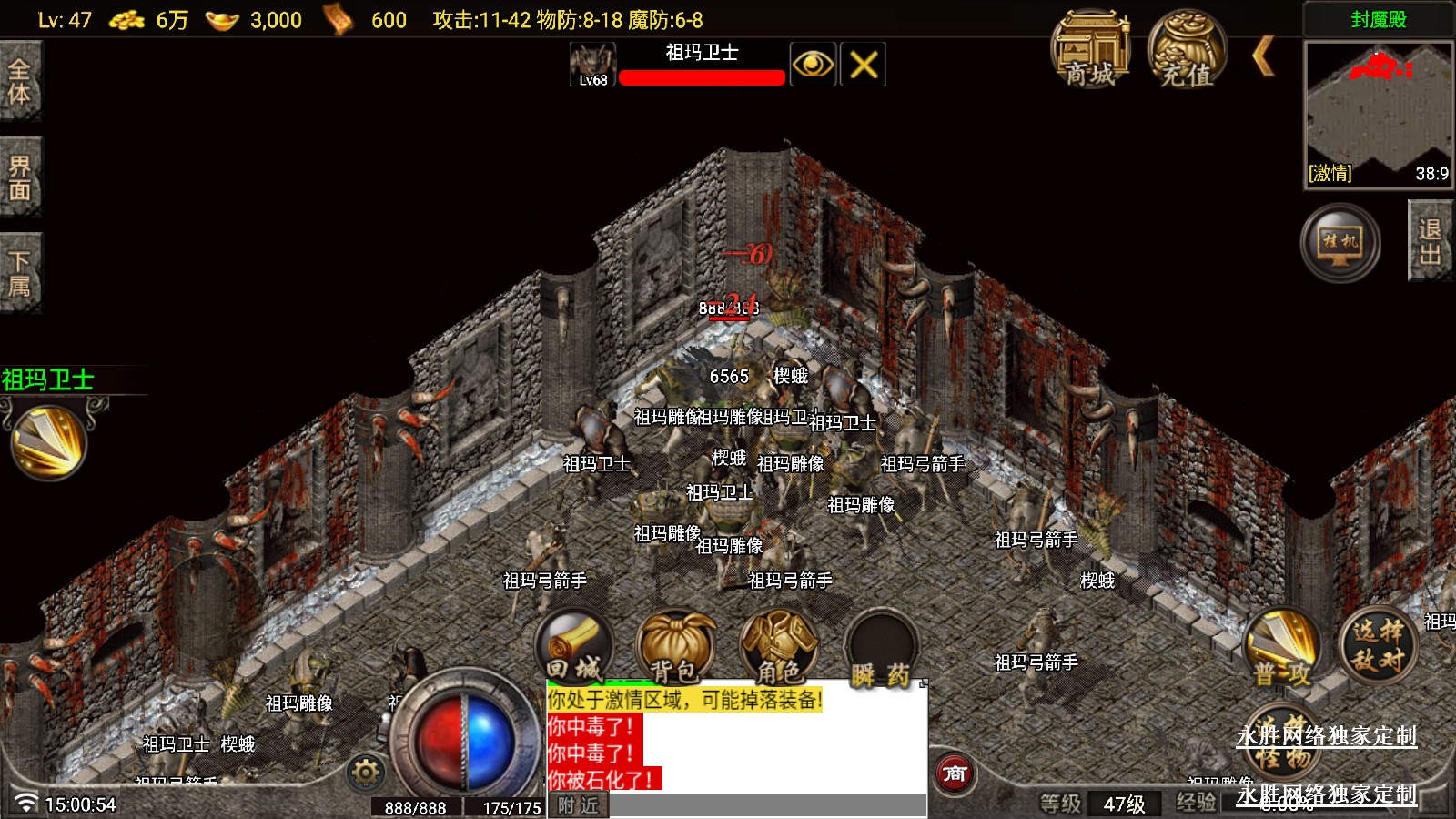Image resolution: width=1456 pixels, height=819 pixels.
Task: Click the round red 商 button
Action: click(955, 774)
